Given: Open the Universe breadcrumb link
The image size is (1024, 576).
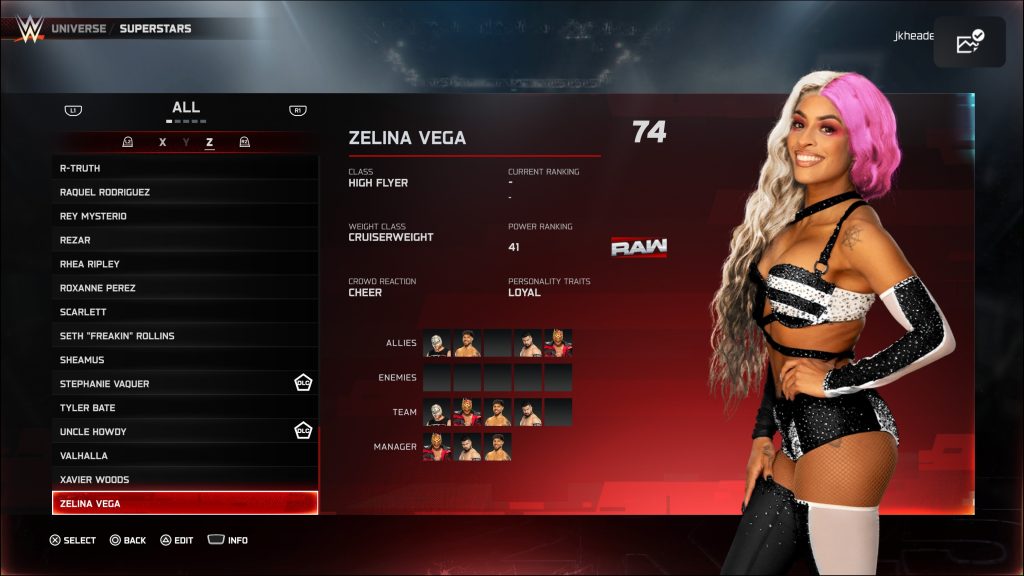Looking at the screenshot, I should 78,29.
